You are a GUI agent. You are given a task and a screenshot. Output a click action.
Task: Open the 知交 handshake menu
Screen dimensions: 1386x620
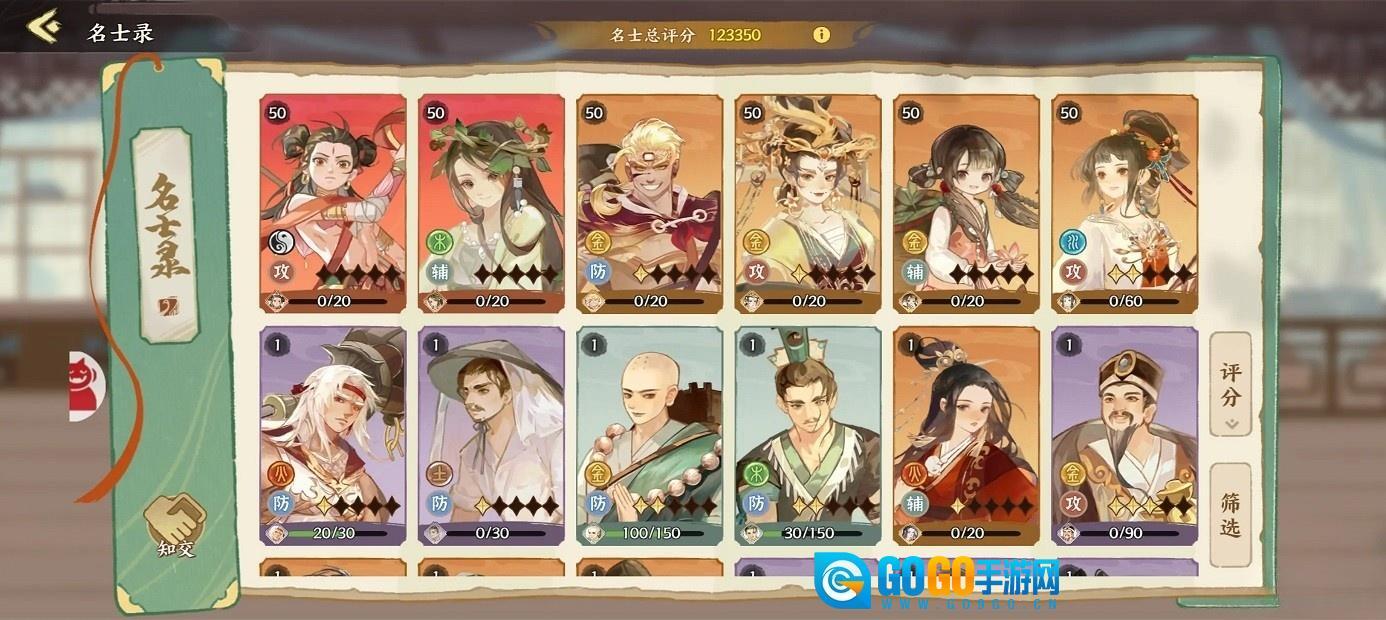coord(175,525)
